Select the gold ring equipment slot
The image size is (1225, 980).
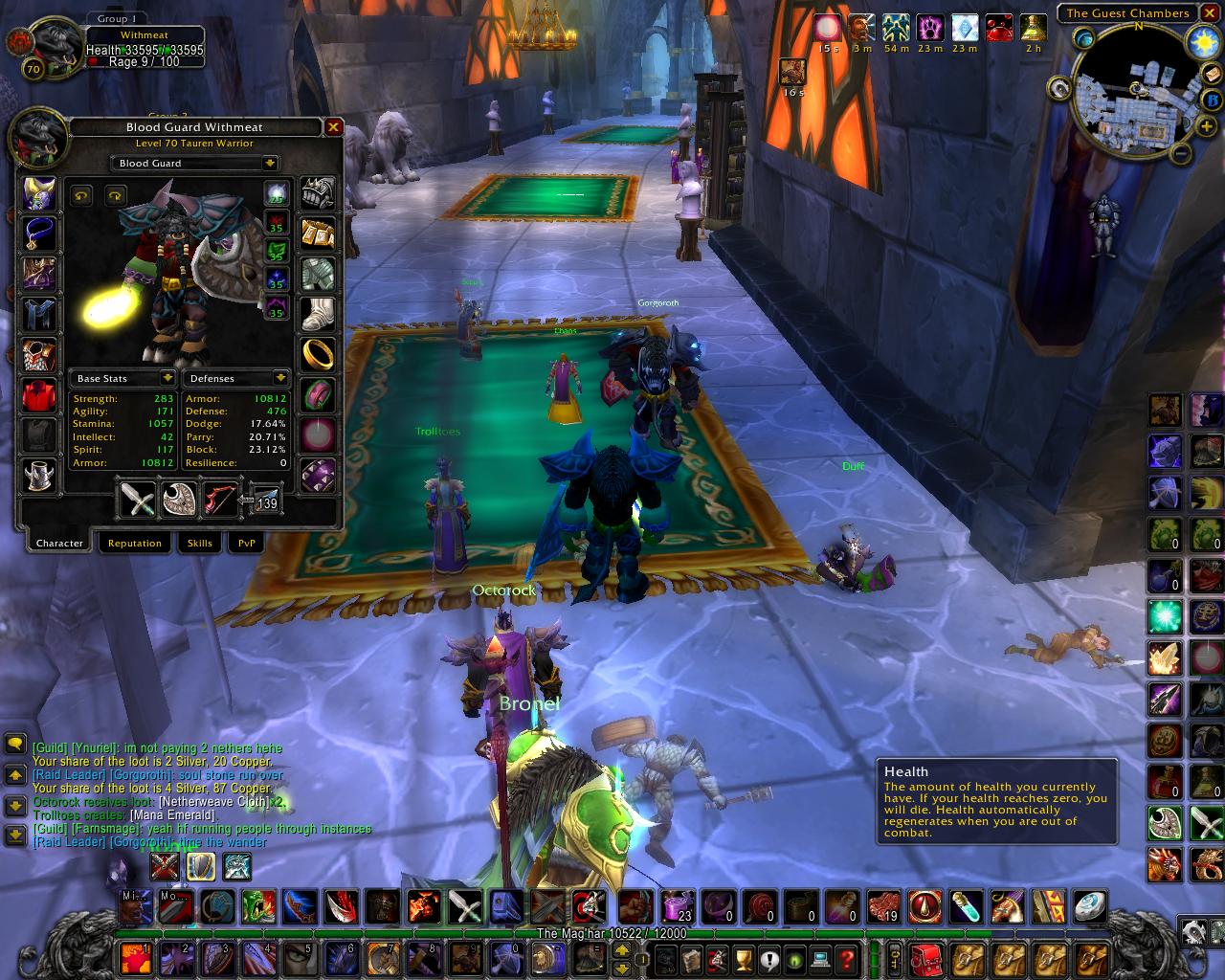click(x=319, y=351)
